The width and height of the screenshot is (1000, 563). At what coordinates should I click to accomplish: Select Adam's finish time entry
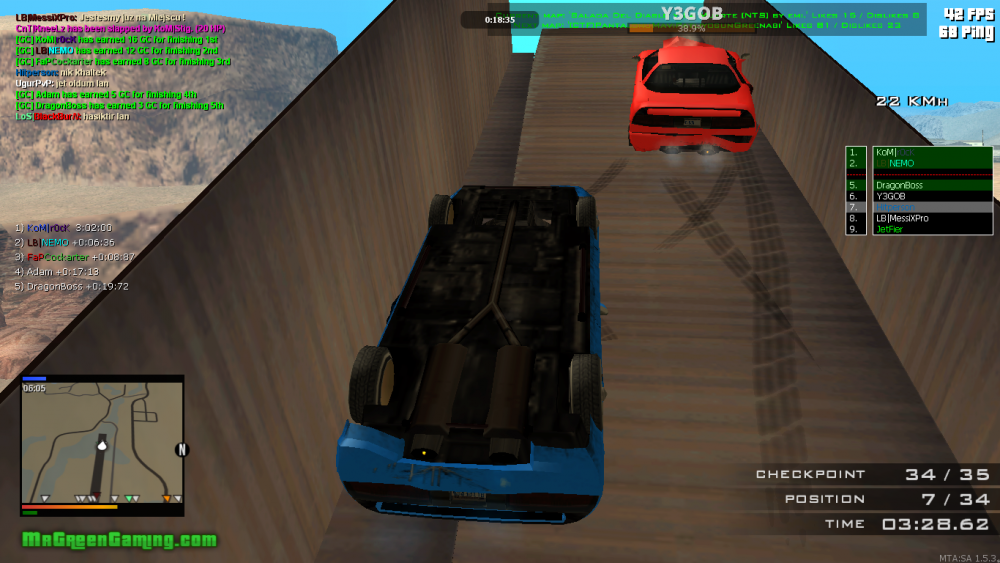63,271
